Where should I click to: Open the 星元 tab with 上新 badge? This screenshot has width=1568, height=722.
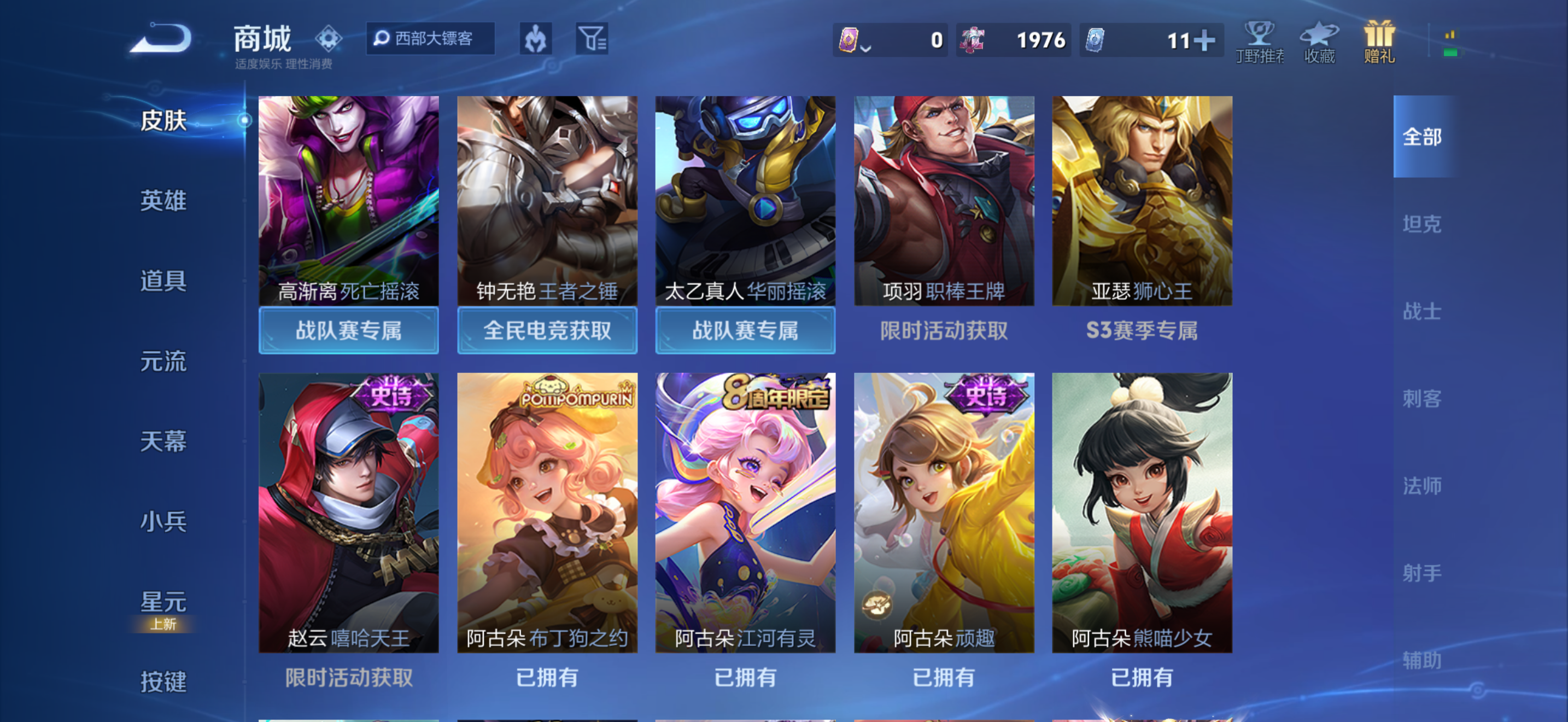click(x=163, y=602)
